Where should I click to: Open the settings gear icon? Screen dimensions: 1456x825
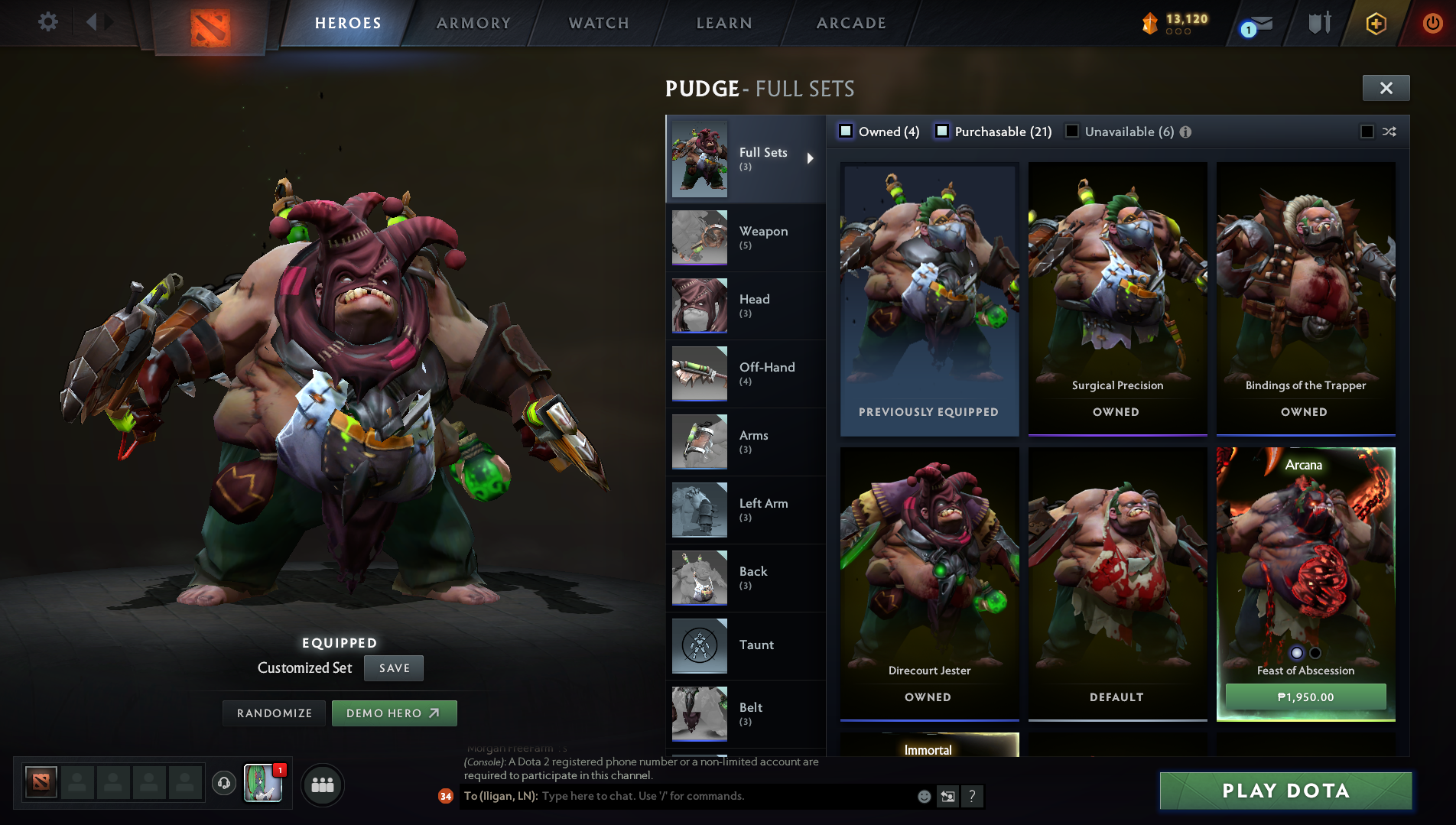[x=47, y=22]
